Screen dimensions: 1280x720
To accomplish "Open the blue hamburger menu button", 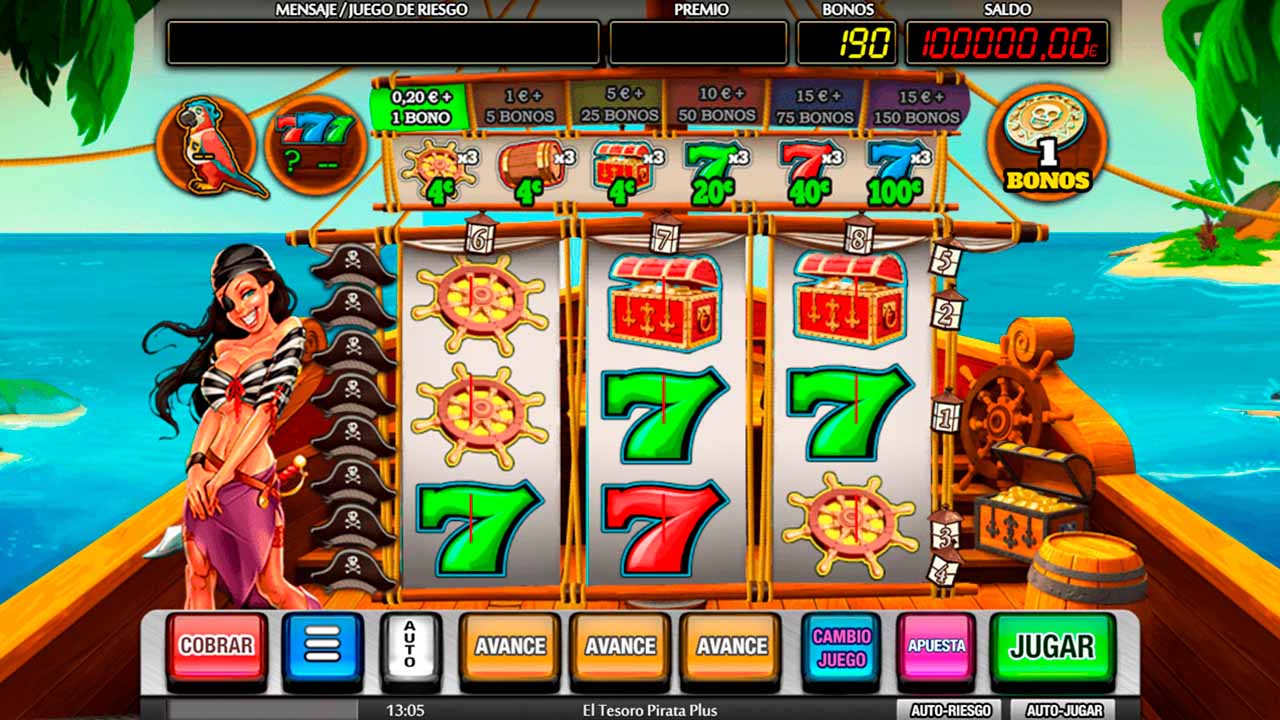I will 322,646.
